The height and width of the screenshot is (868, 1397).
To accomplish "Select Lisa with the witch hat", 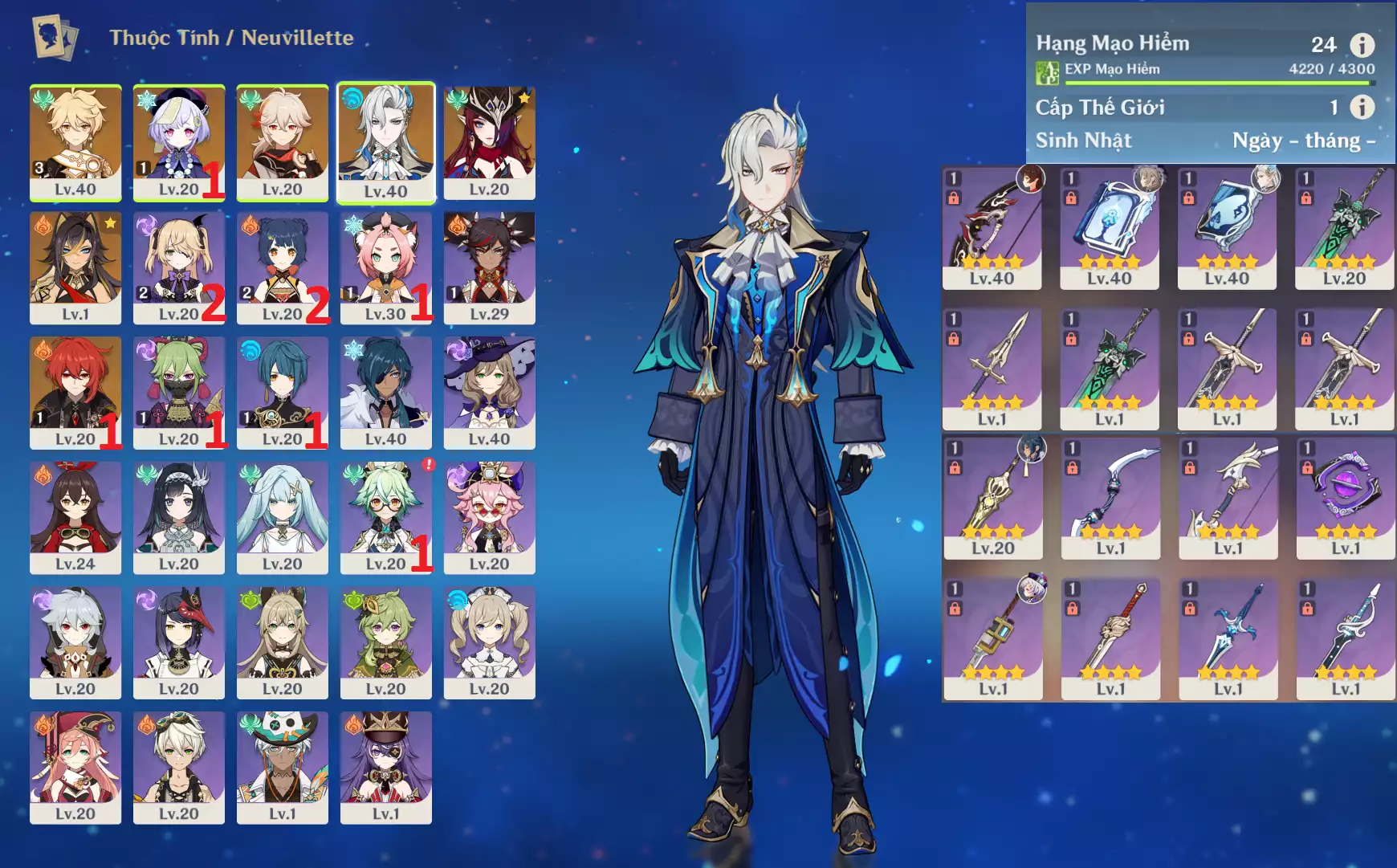I will pyautogui.click(x=489, y=392).
